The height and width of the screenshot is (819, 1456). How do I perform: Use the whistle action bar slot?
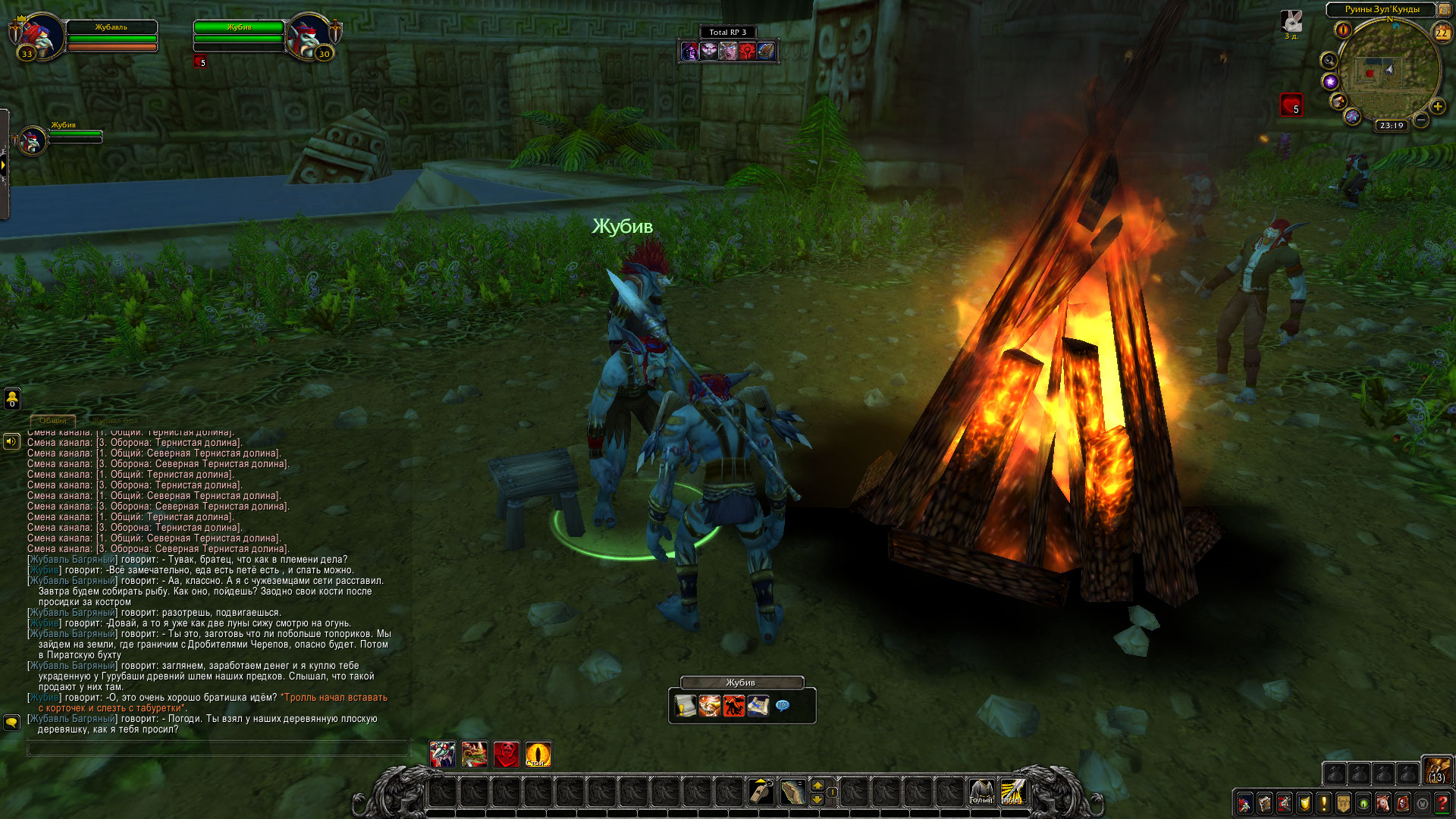coord(761,792)
